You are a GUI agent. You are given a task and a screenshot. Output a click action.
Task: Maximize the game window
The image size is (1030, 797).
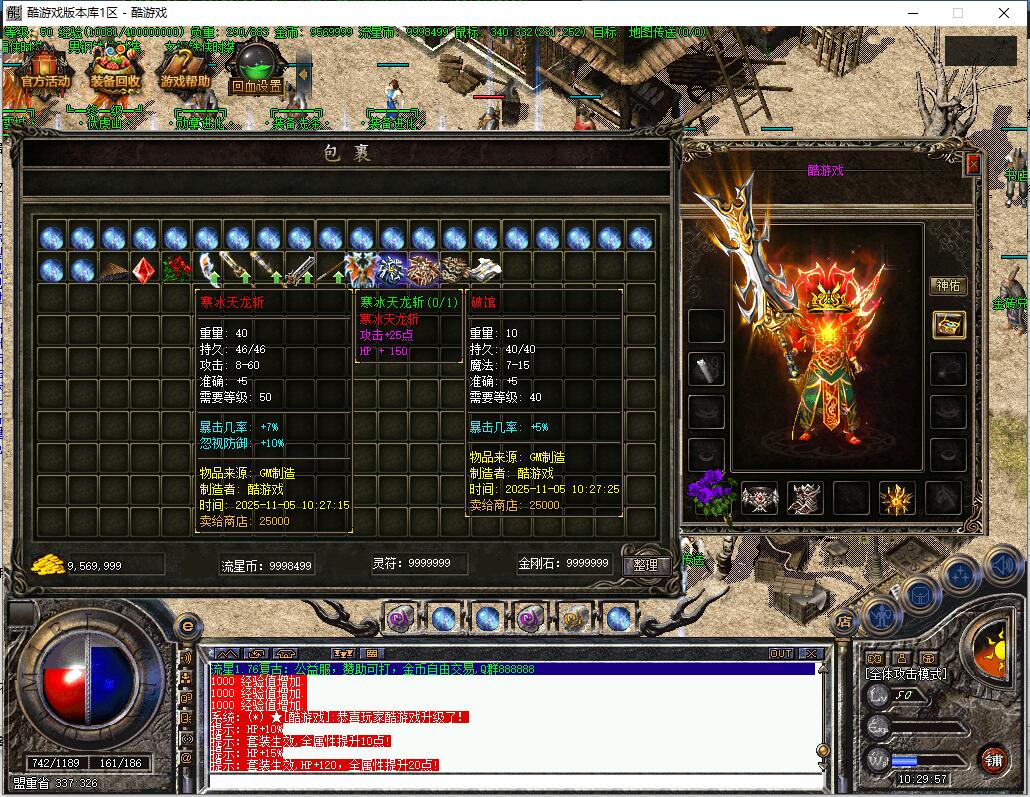click(957, 13)
